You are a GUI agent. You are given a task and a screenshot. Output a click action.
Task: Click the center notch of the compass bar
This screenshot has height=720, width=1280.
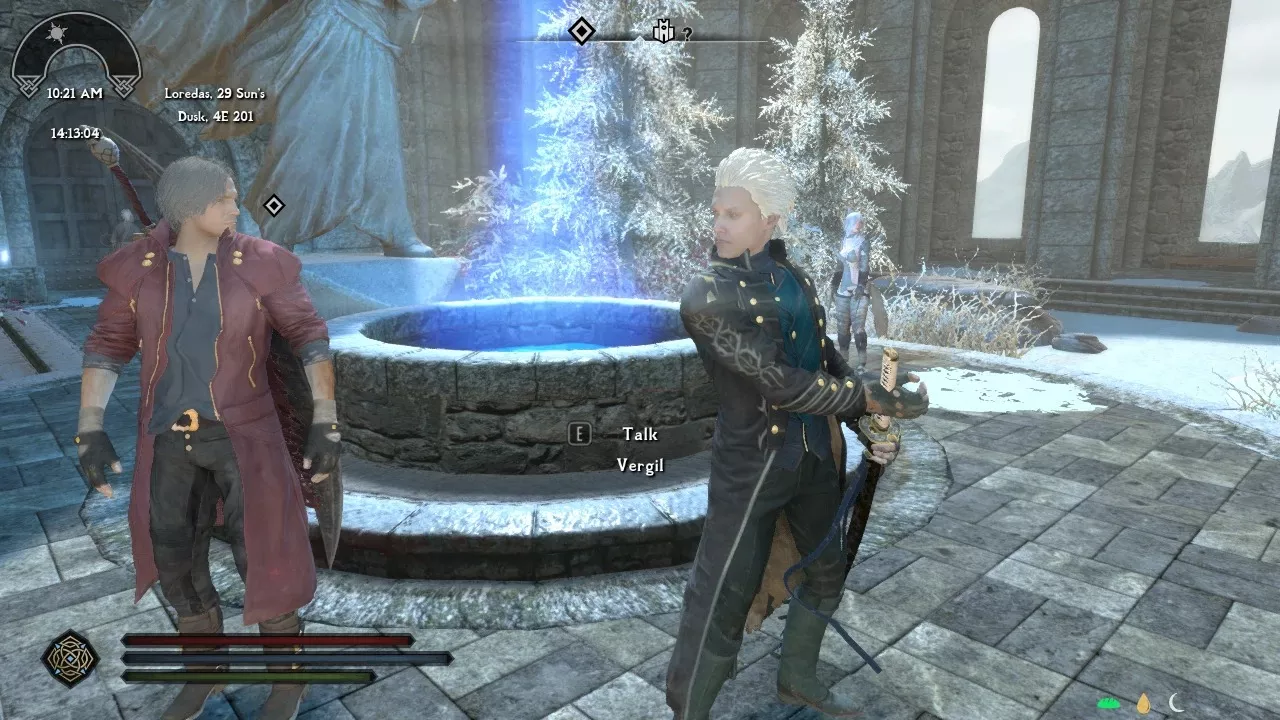point(640,39)
